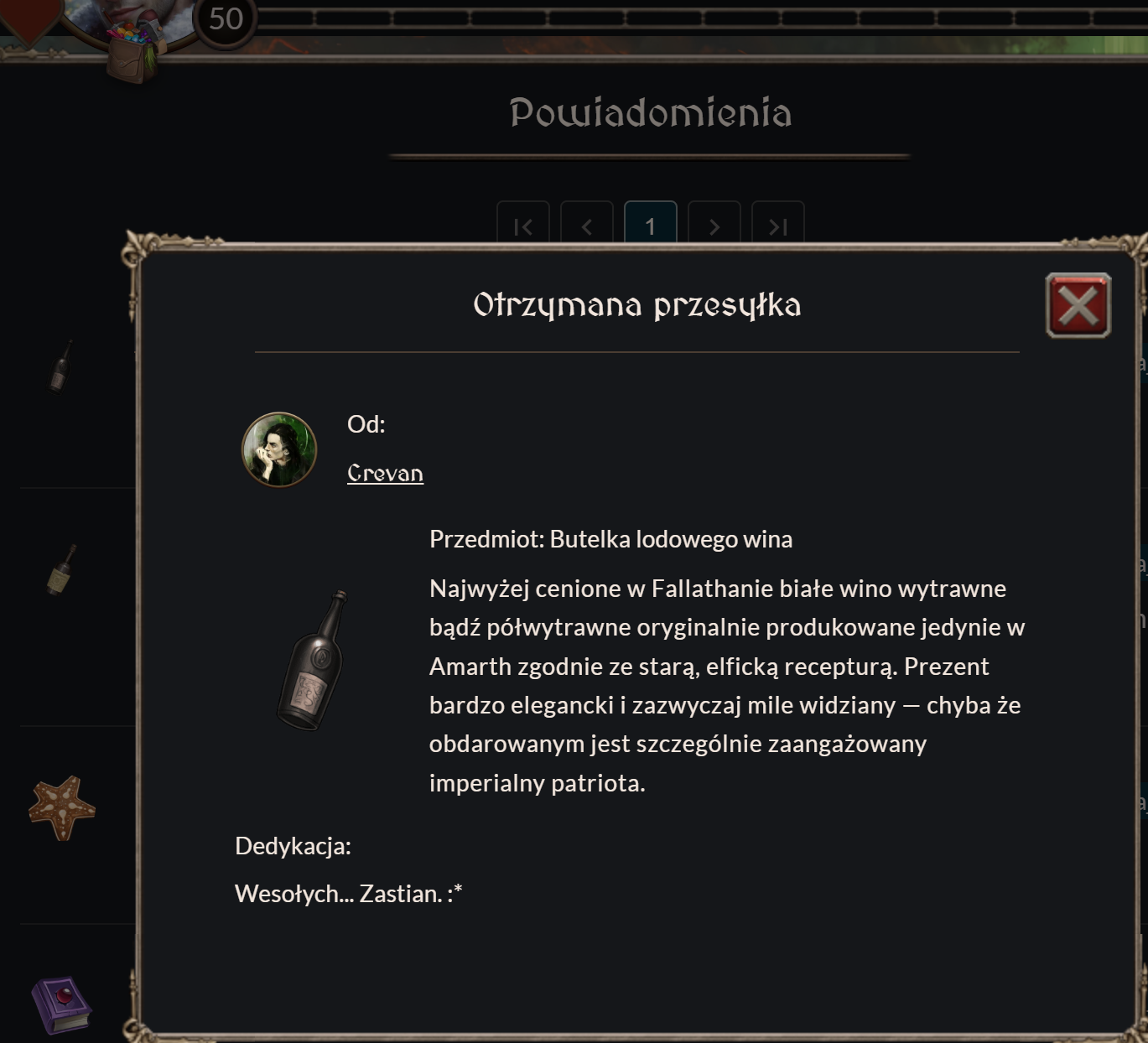
Task: Close the received package dialog
Action: pos(1078,305)
